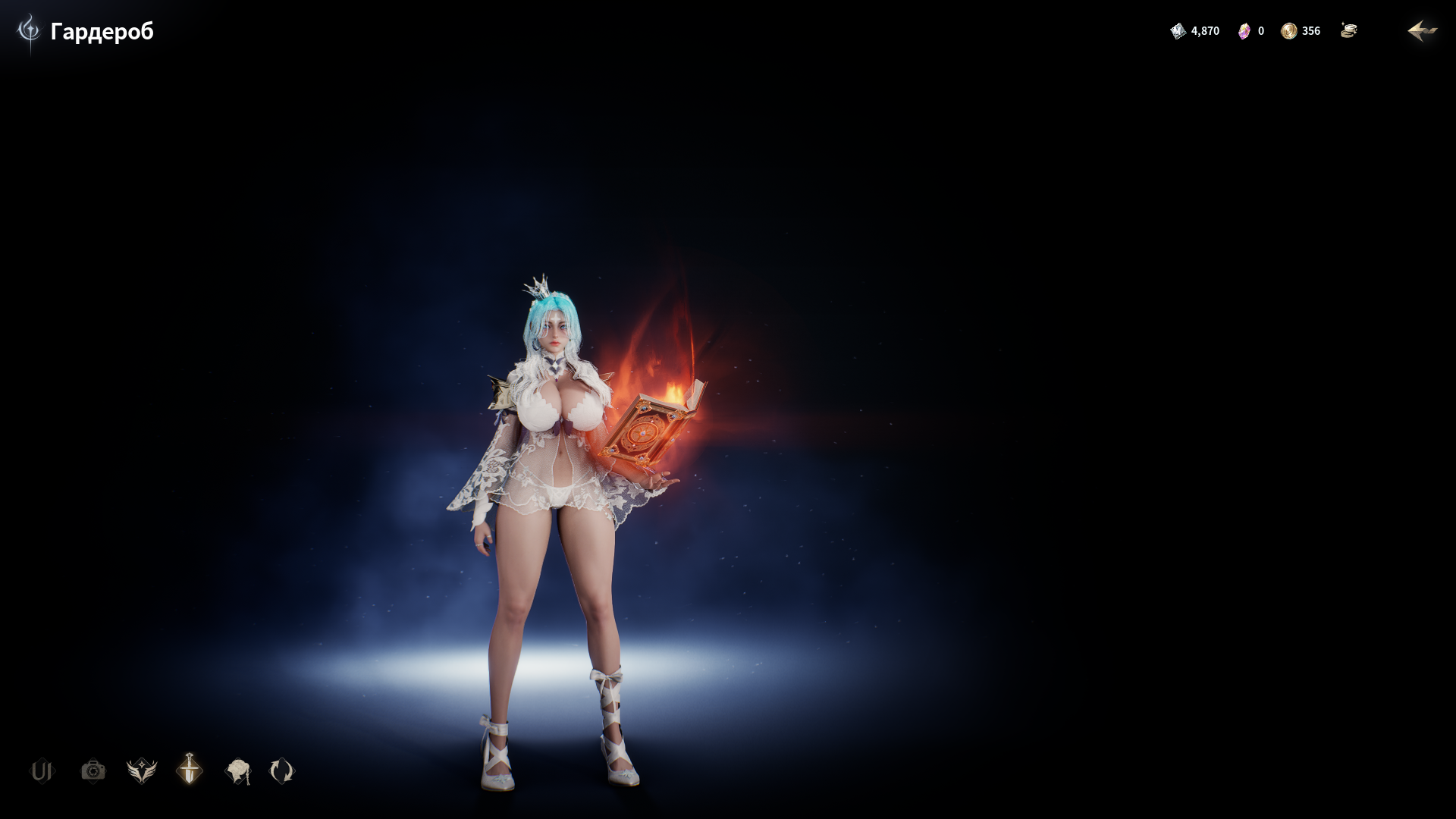1456x819 pixels.
Task: Select the highlighted sword equipment icon
Action: click(189, 771)
